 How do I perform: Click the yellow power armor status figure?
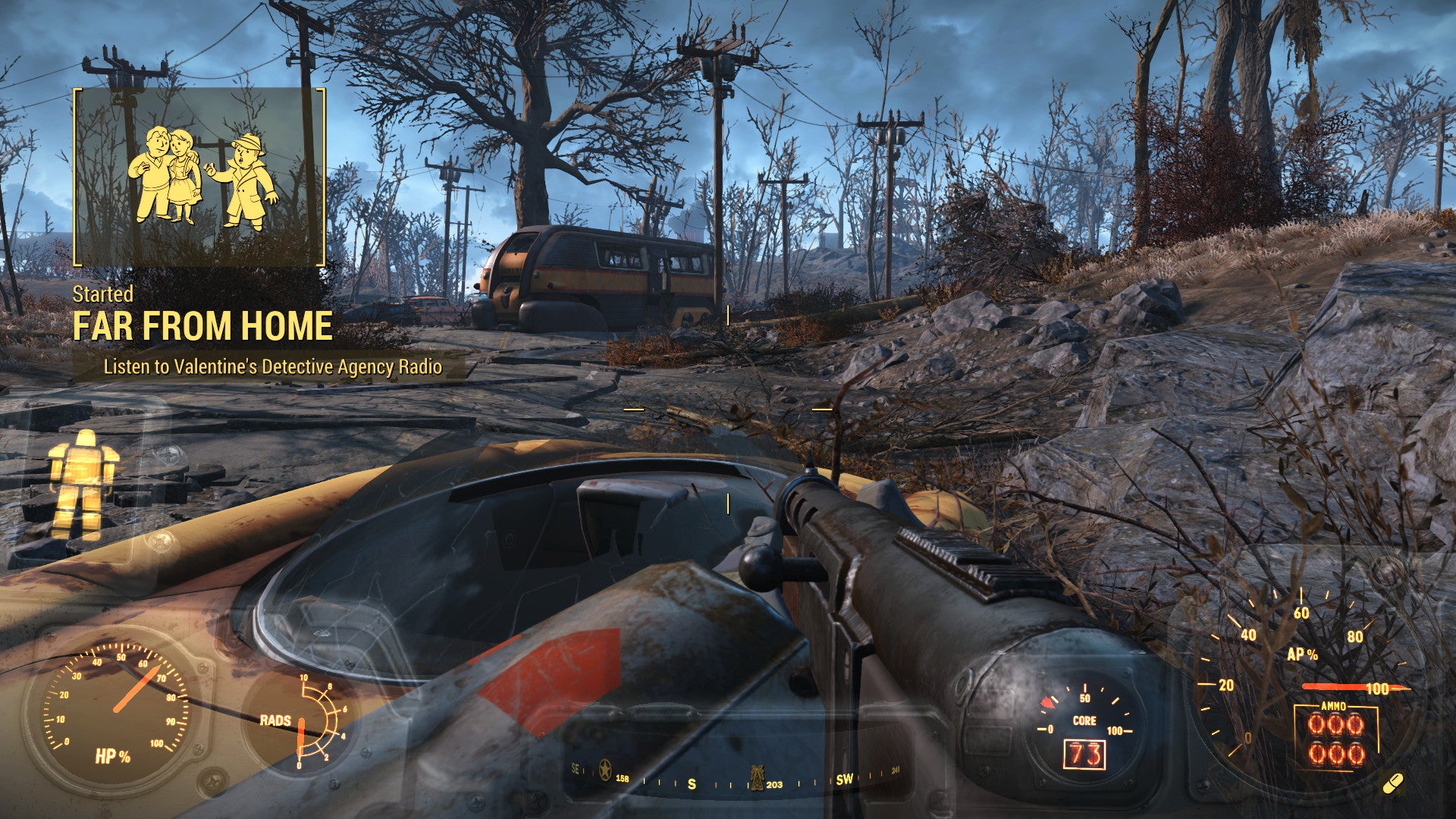click(x=83, y=483)
